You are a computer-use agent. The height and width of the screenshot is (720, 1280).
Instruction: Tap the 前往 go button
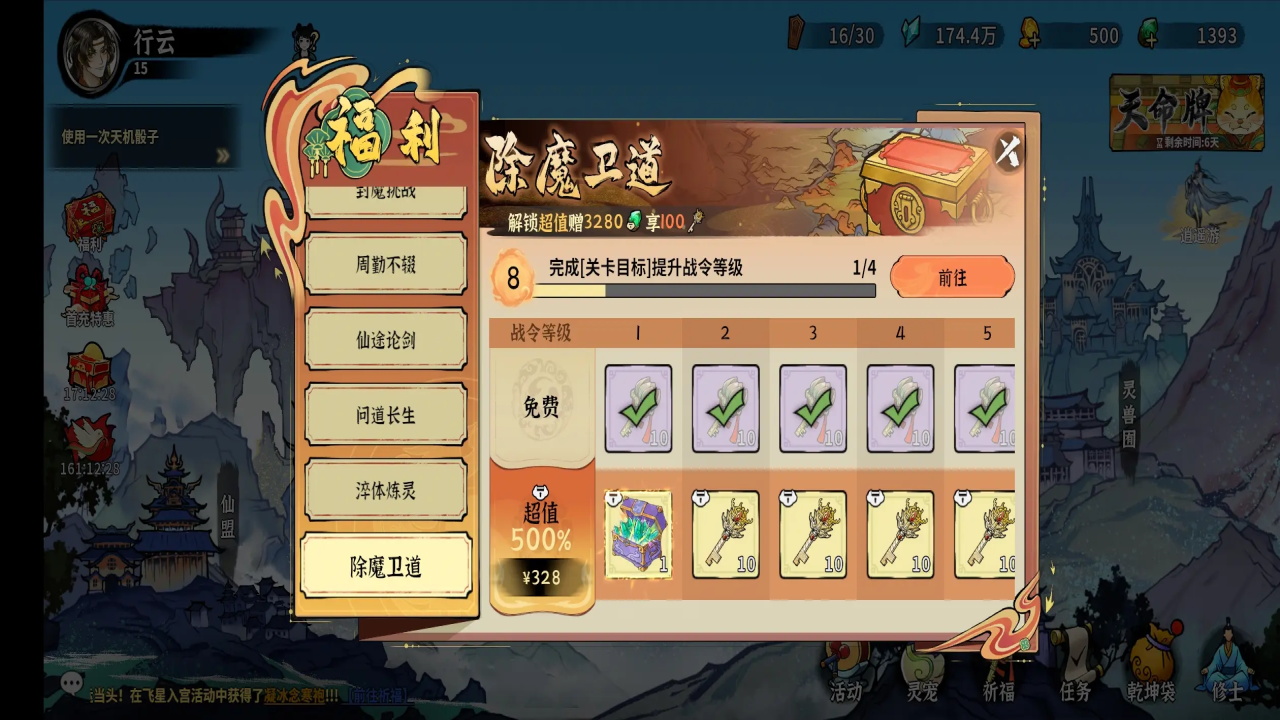(x=952, y=277)
